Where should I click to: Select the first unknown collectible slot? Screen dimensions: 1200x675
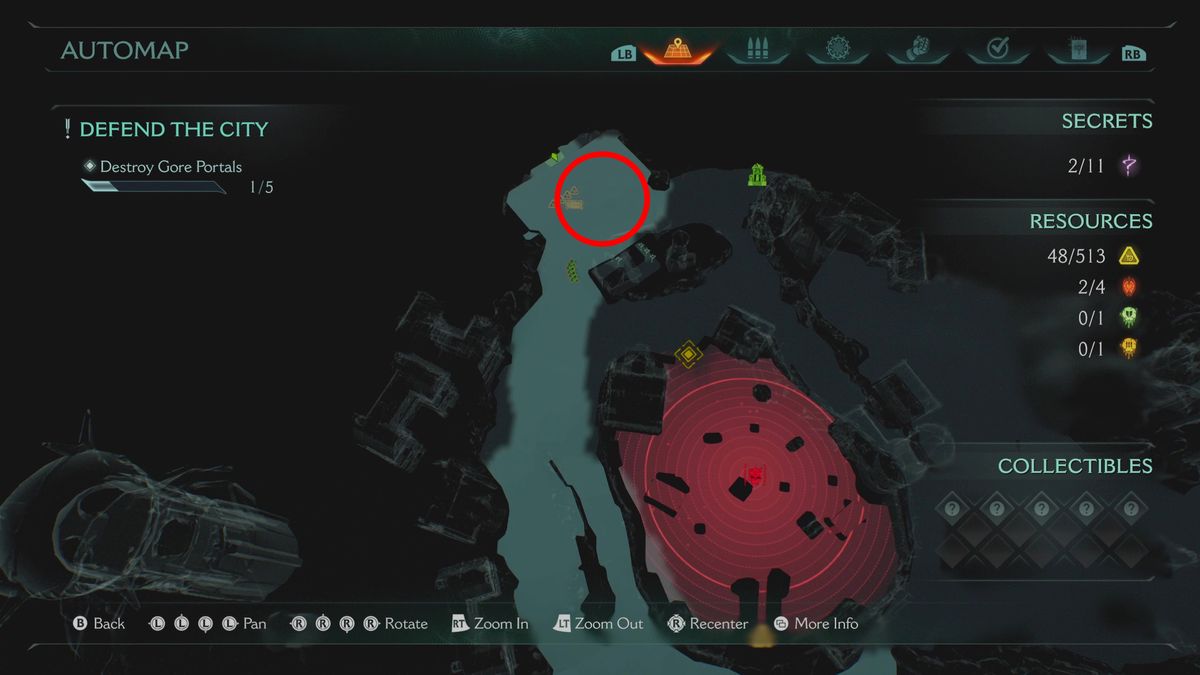[952, 509]
